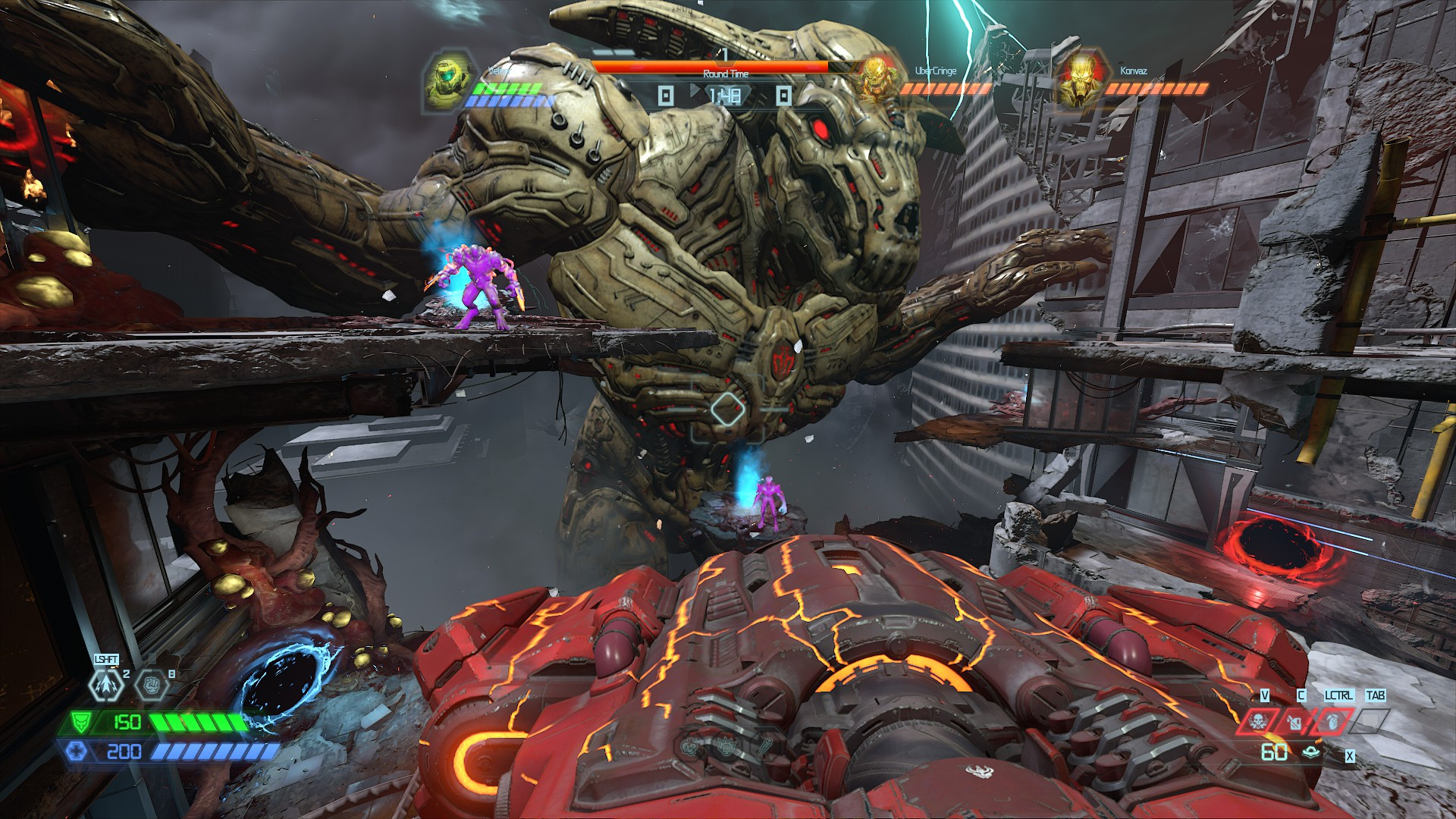Select the frag grenade icon bound to LCTRL
The image size is (1456, 819).
(1332, 723)
